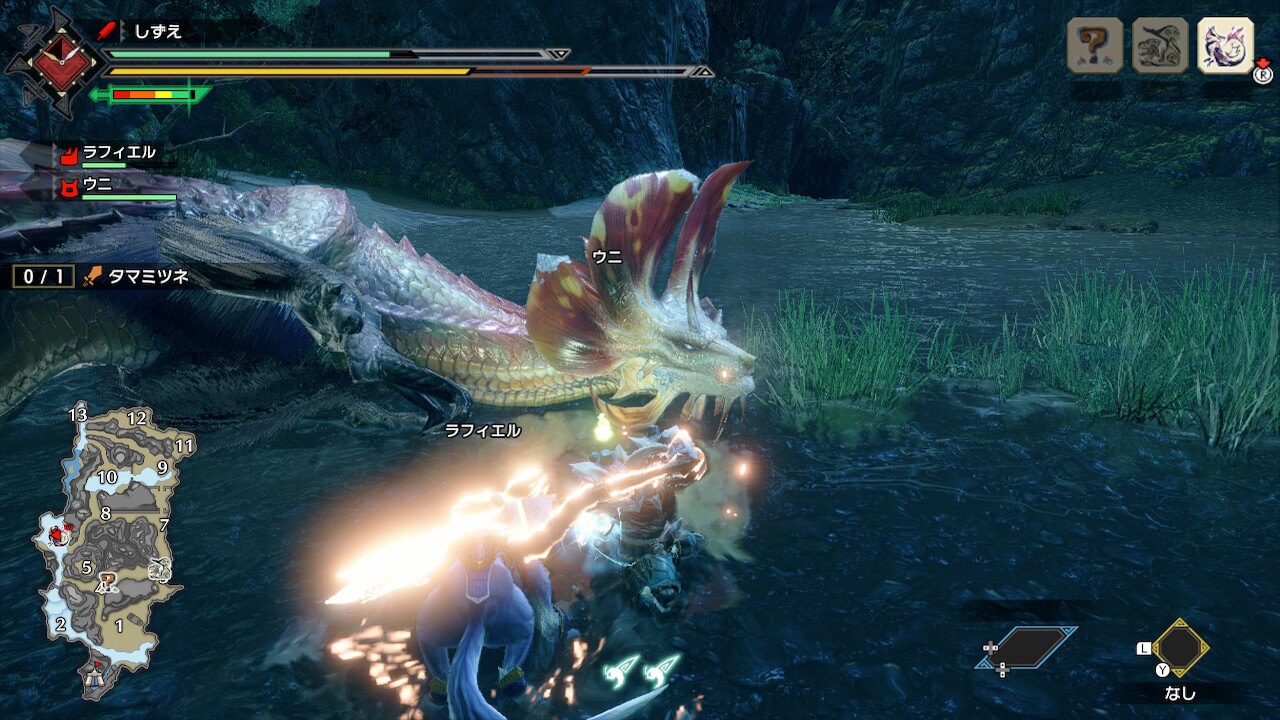Select the unknown monster question mark icon
Screen dimensions: 1280x720
pyautogui.click(x=1094, y=45)
